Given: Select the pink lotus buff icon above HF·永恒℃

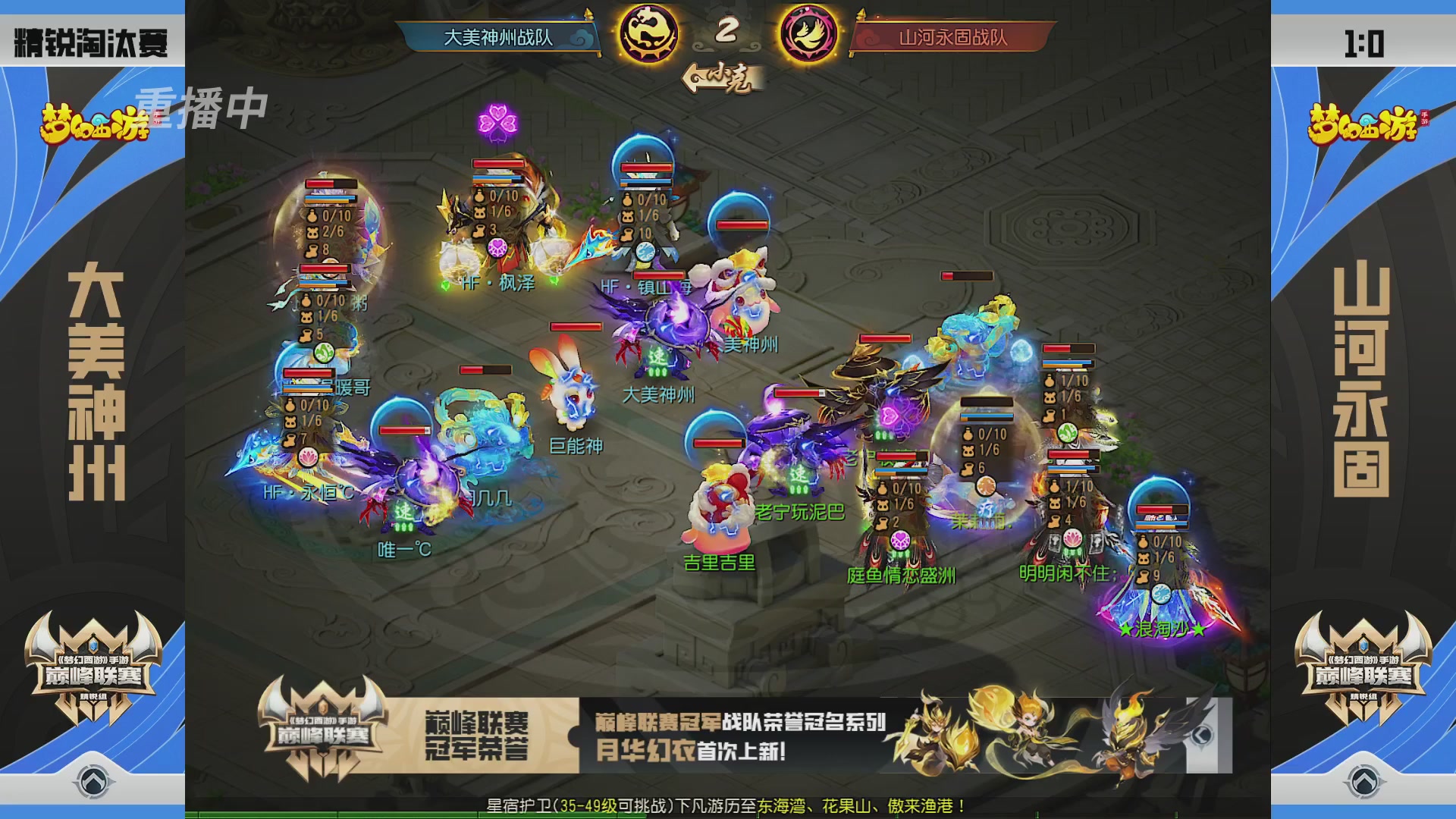Looking at the screenshot, I should (308, 456).
